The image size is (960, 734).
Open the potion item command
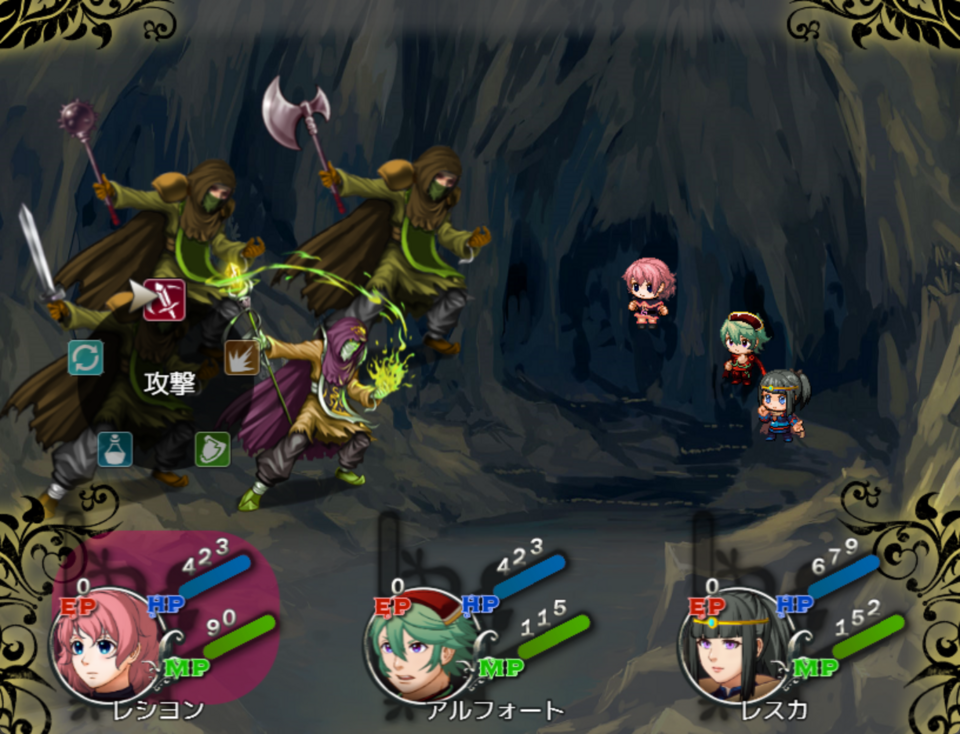(115, 449)
